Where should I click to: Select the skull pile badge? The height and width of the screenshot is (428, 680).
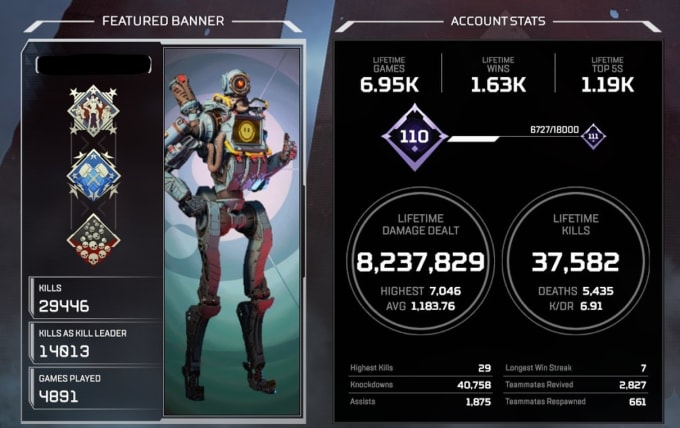point(93,241)
